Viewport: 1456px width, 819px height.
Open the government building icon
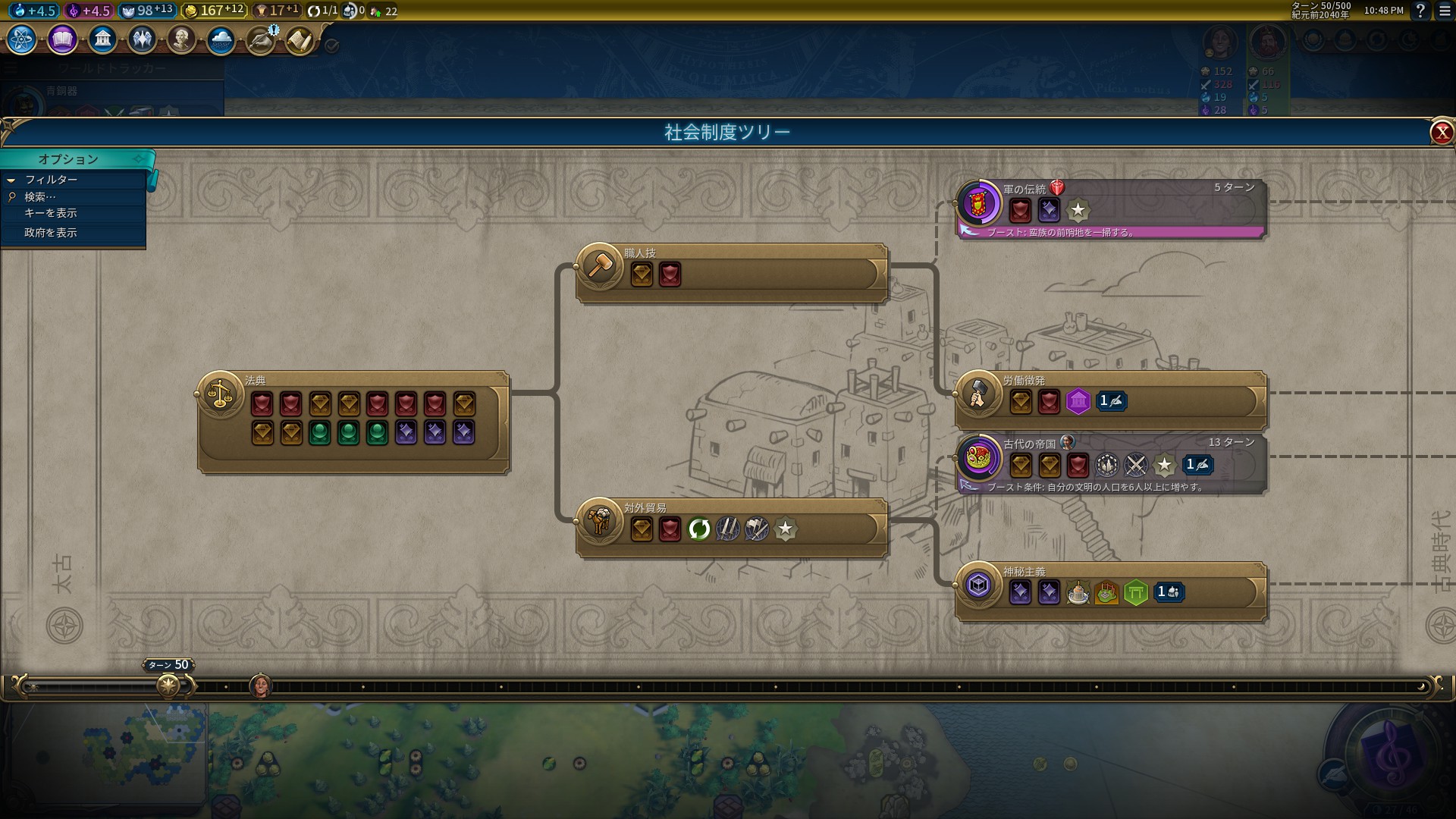coord(102,39)
